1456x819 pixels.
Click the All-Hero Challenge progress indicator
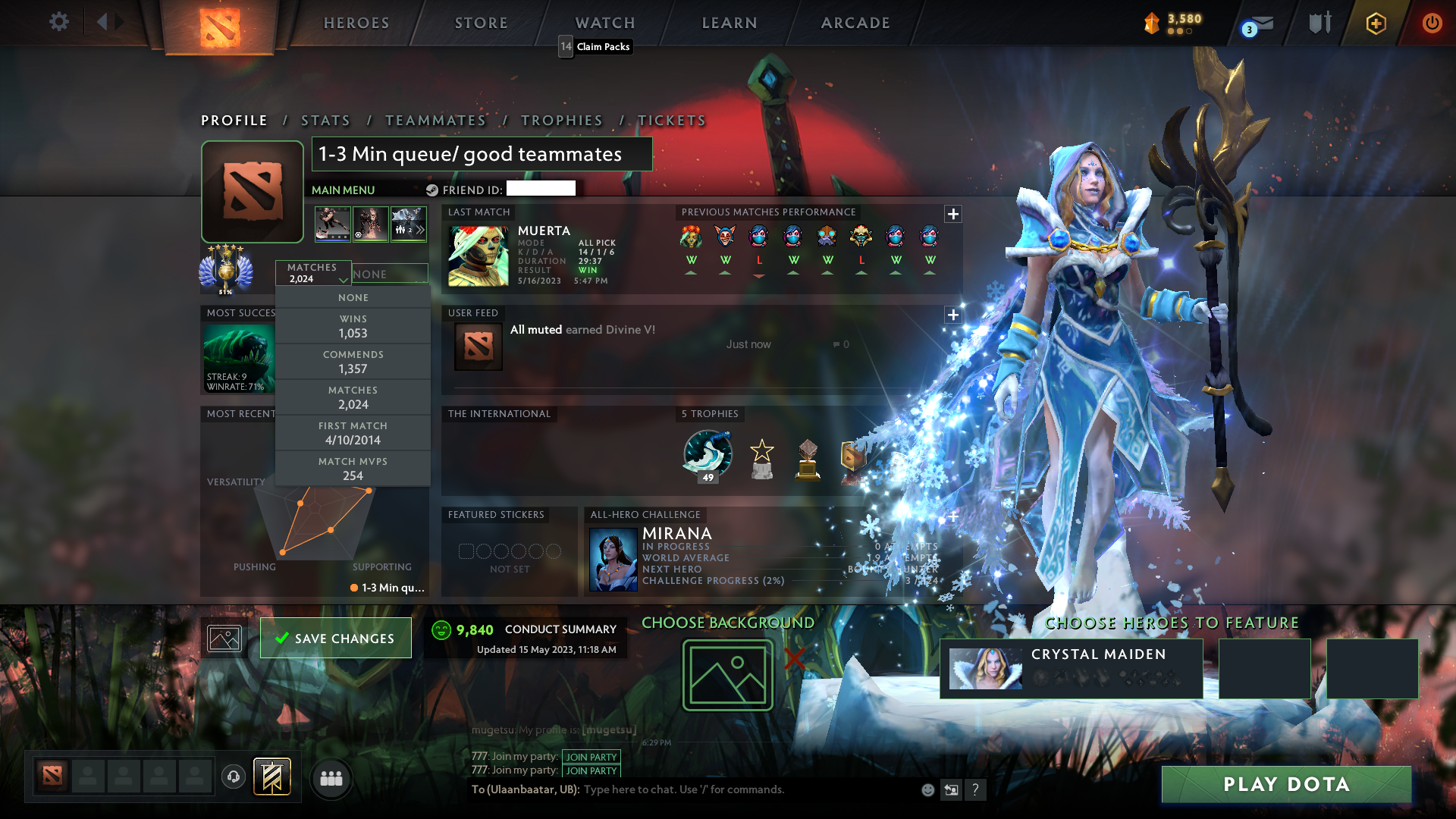pyautogui.click(x=713, y=580)
